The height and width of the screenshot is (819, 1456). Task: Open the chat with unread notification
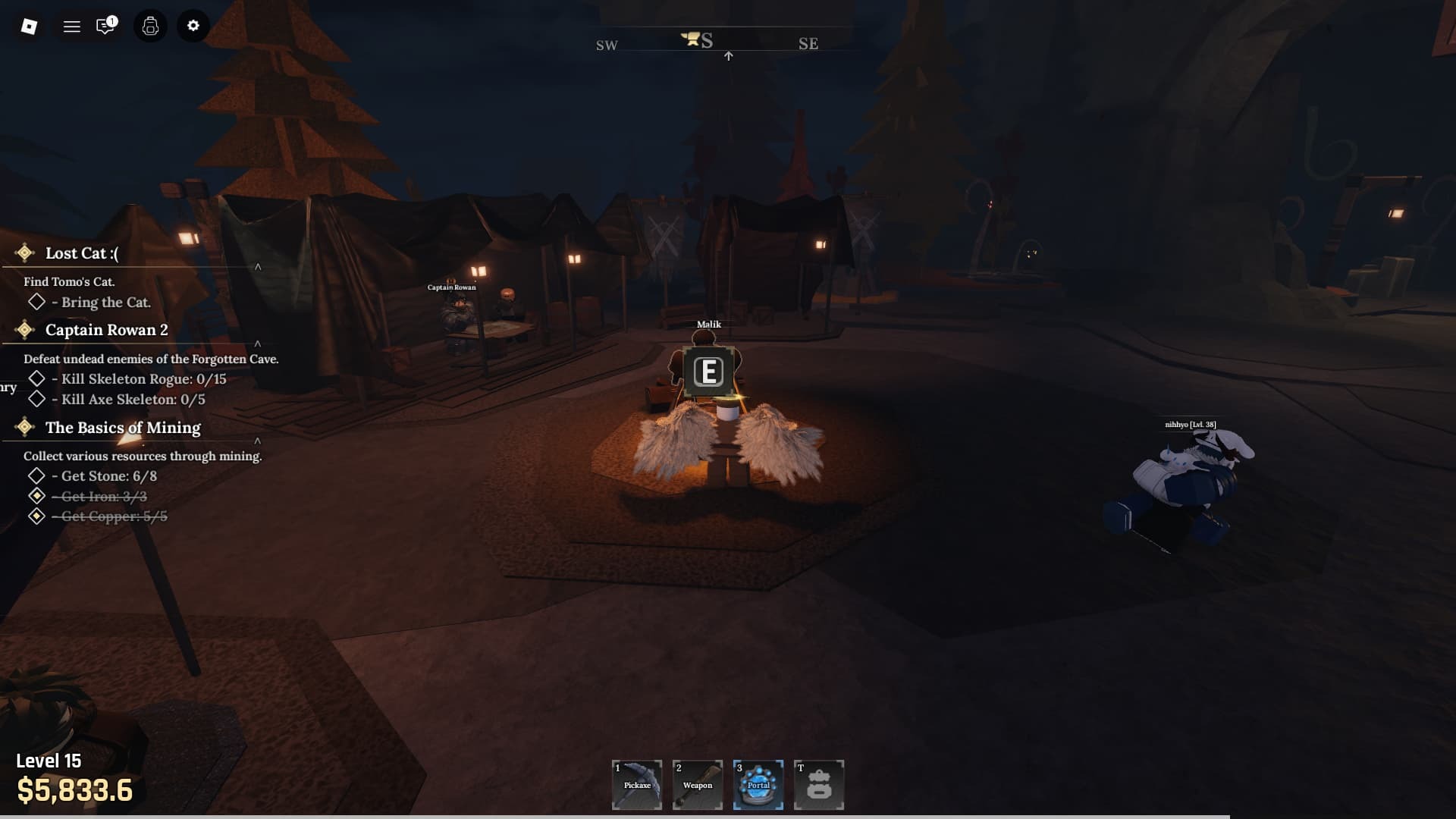click(105, 27)
